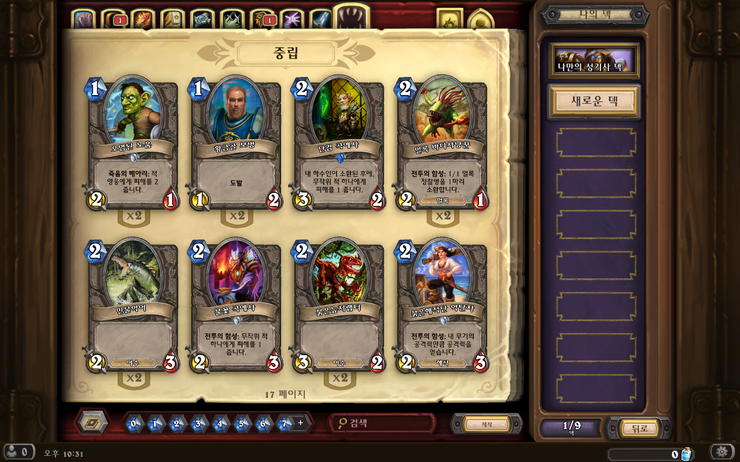Open the card set filter button
Screen dimensions: 740x462
click(x=92, y=422)
